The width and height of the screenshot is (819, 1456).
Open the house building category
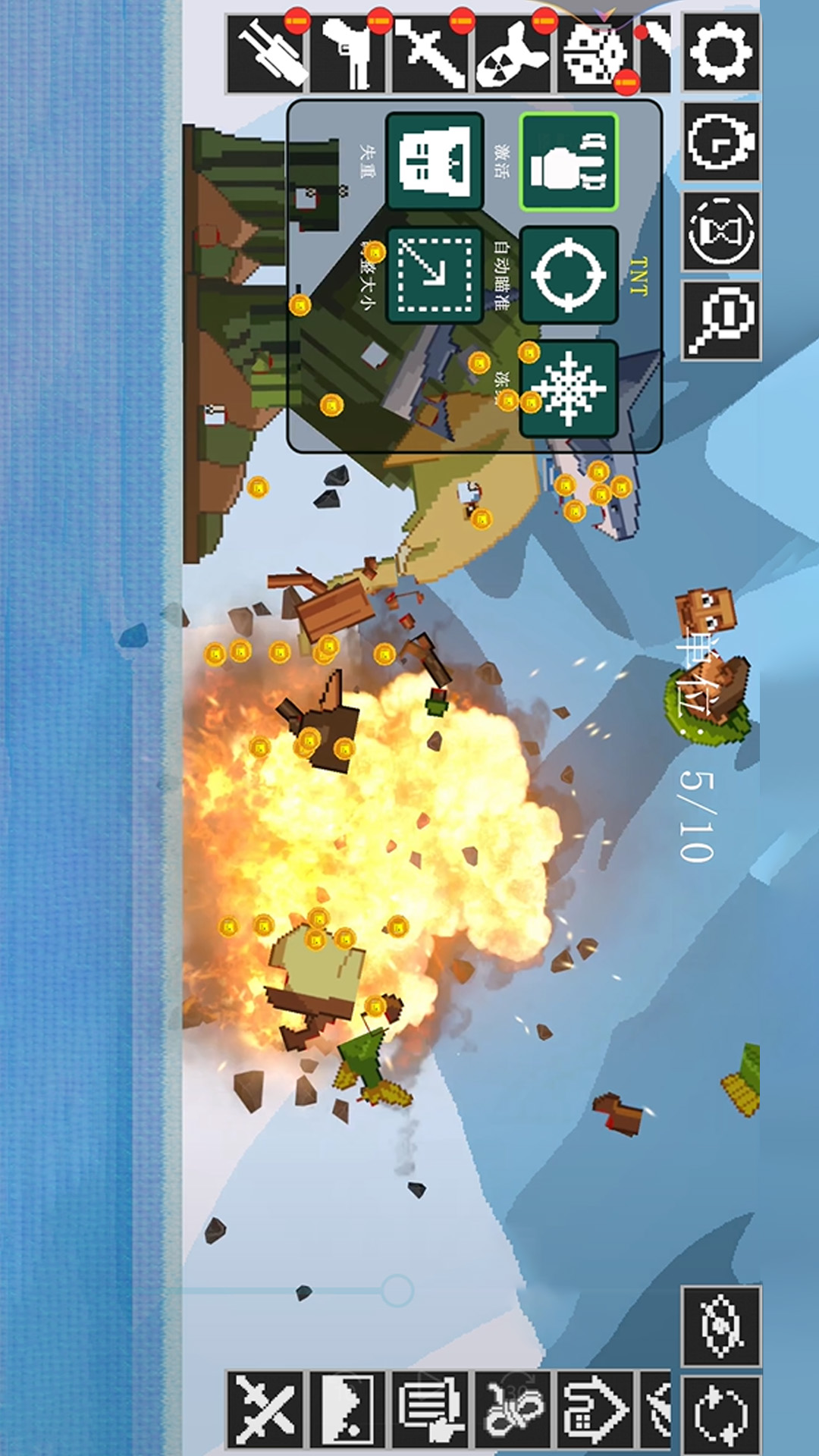coord(596,1409)
